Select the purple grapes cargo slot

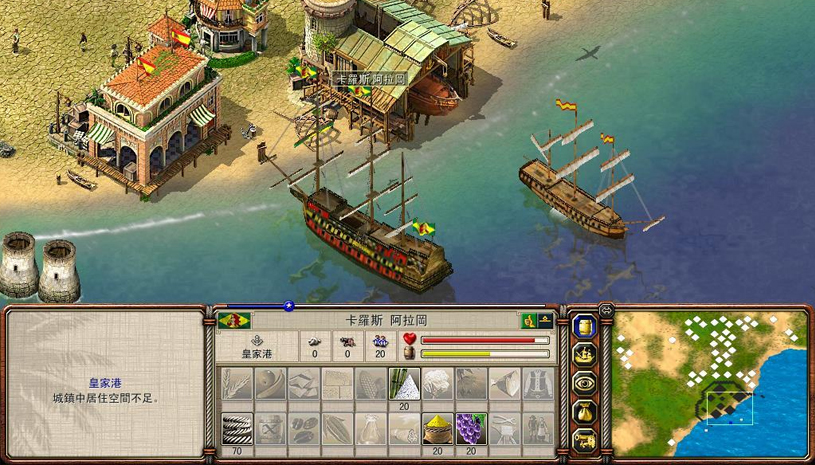[470, 428]
